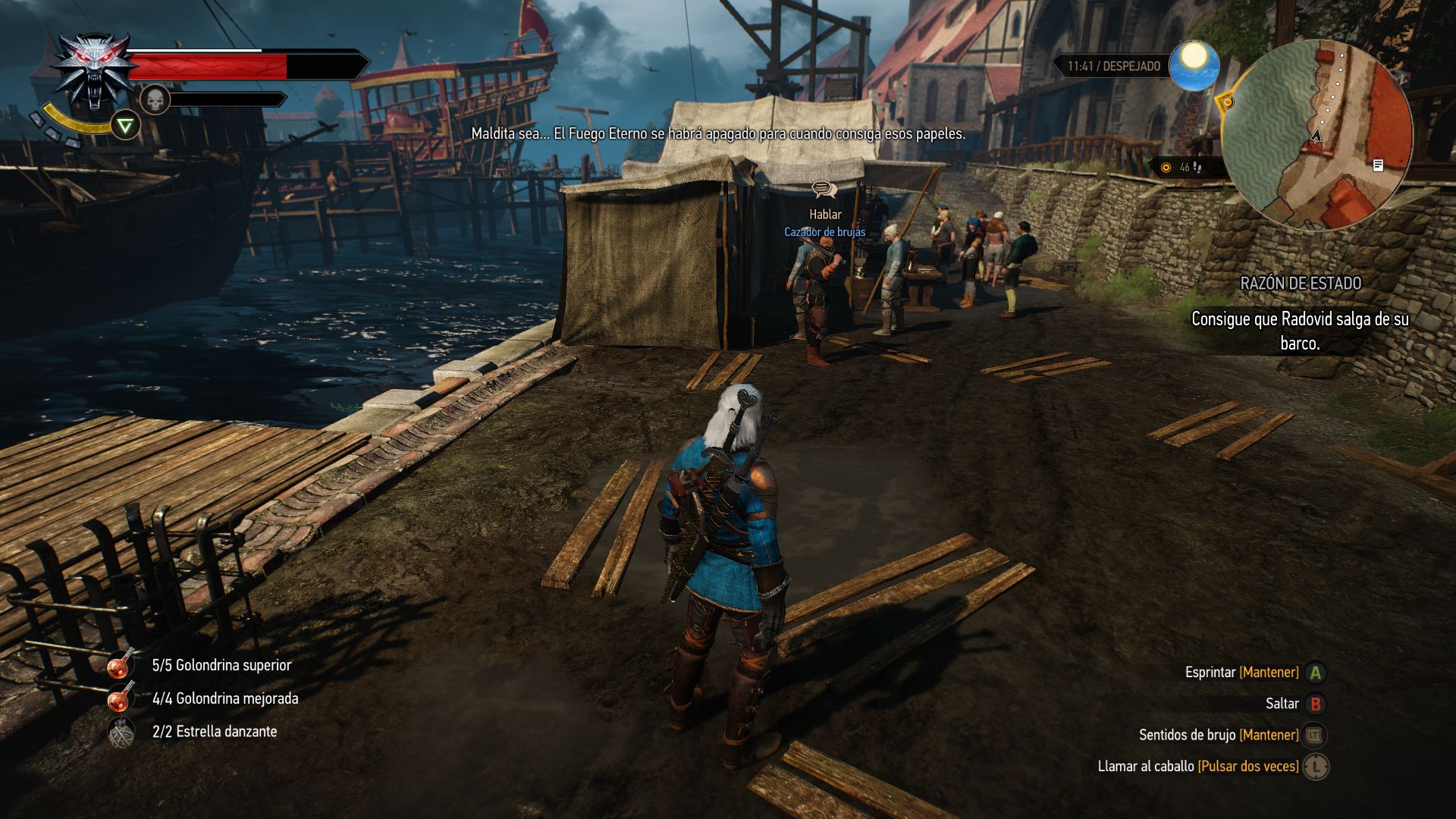Select the Golondrina mejorada potion
This screenshot has height=819, width=1456.
(121, 698)
